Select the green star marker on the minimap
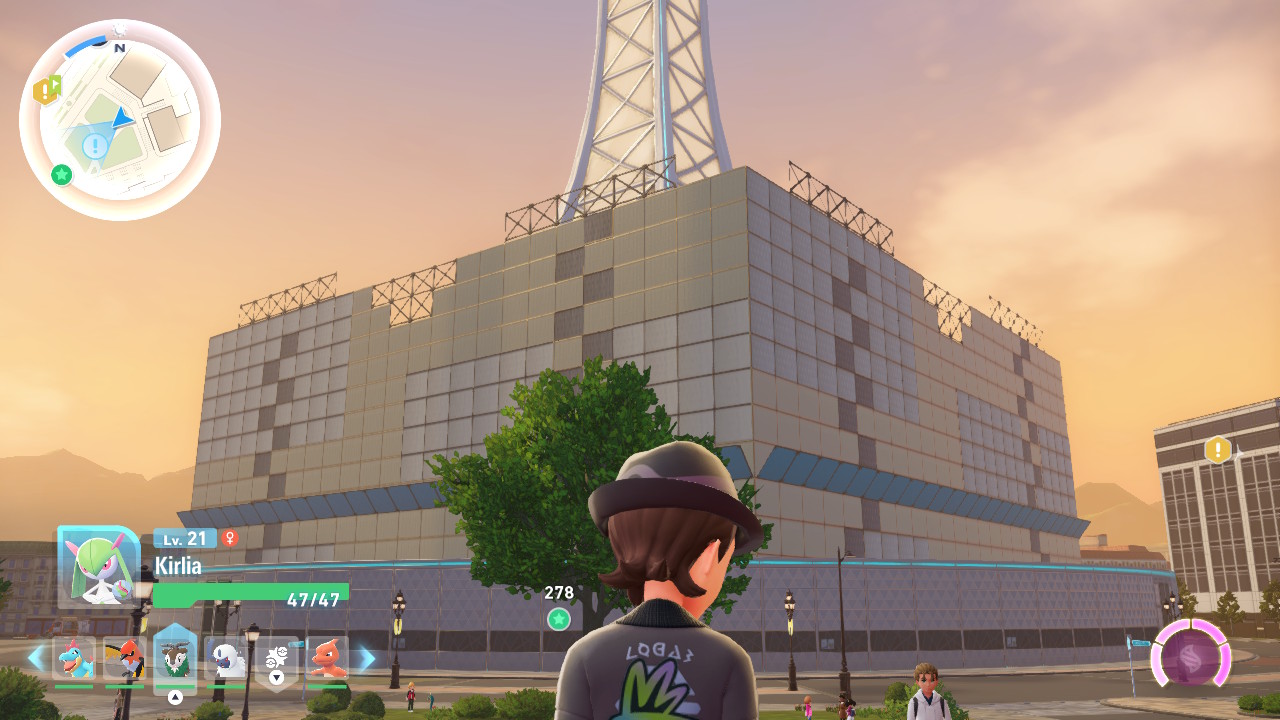The height and width of the screenshot is (720, 1280). (62, 175)
